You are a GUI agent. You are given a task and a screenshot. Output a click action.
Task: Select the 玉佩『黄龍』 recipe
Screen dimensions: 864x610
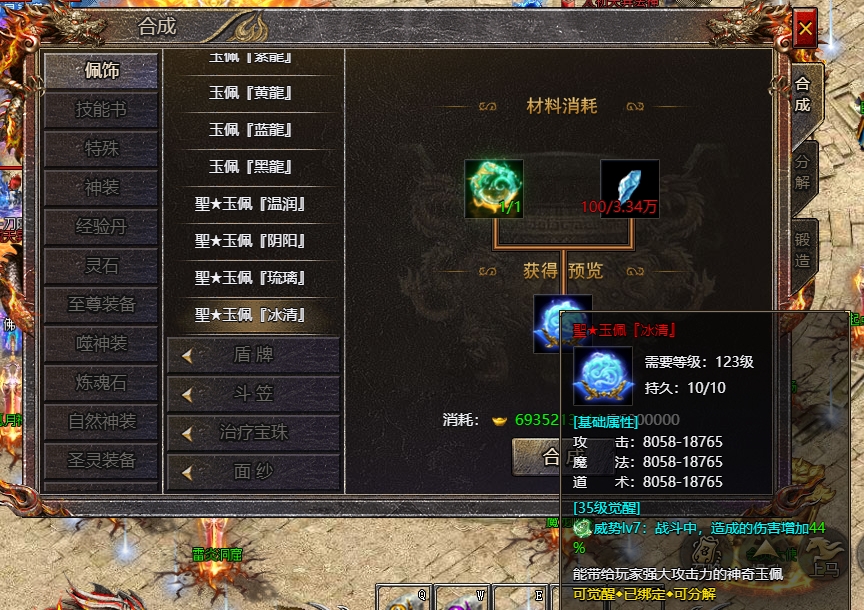(250, 93)
